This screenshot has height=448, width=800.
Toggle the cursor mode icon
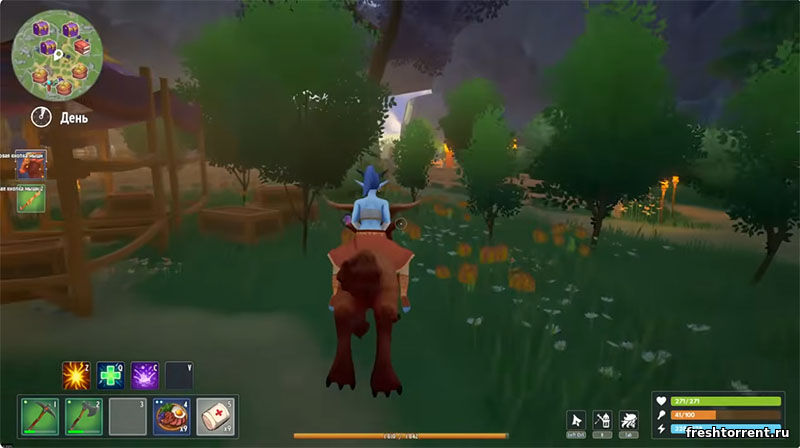(575, 420)
